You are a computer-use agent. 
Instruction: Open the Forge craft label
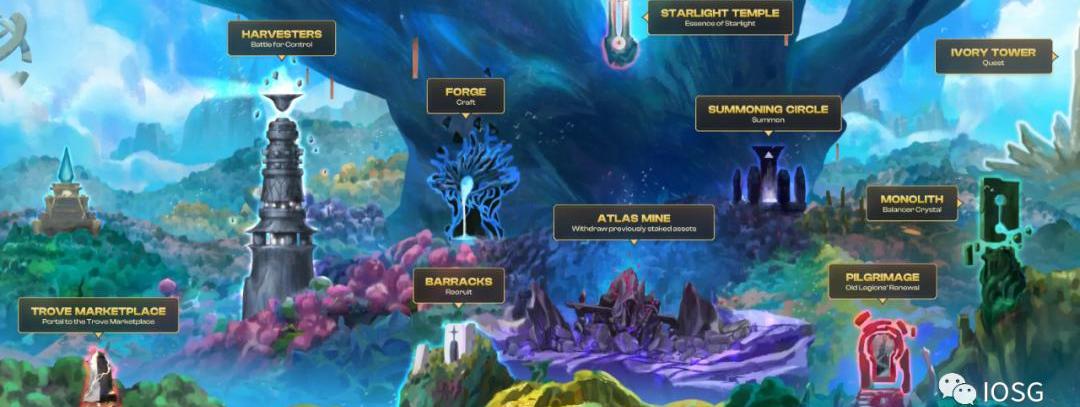coord(466,96)
